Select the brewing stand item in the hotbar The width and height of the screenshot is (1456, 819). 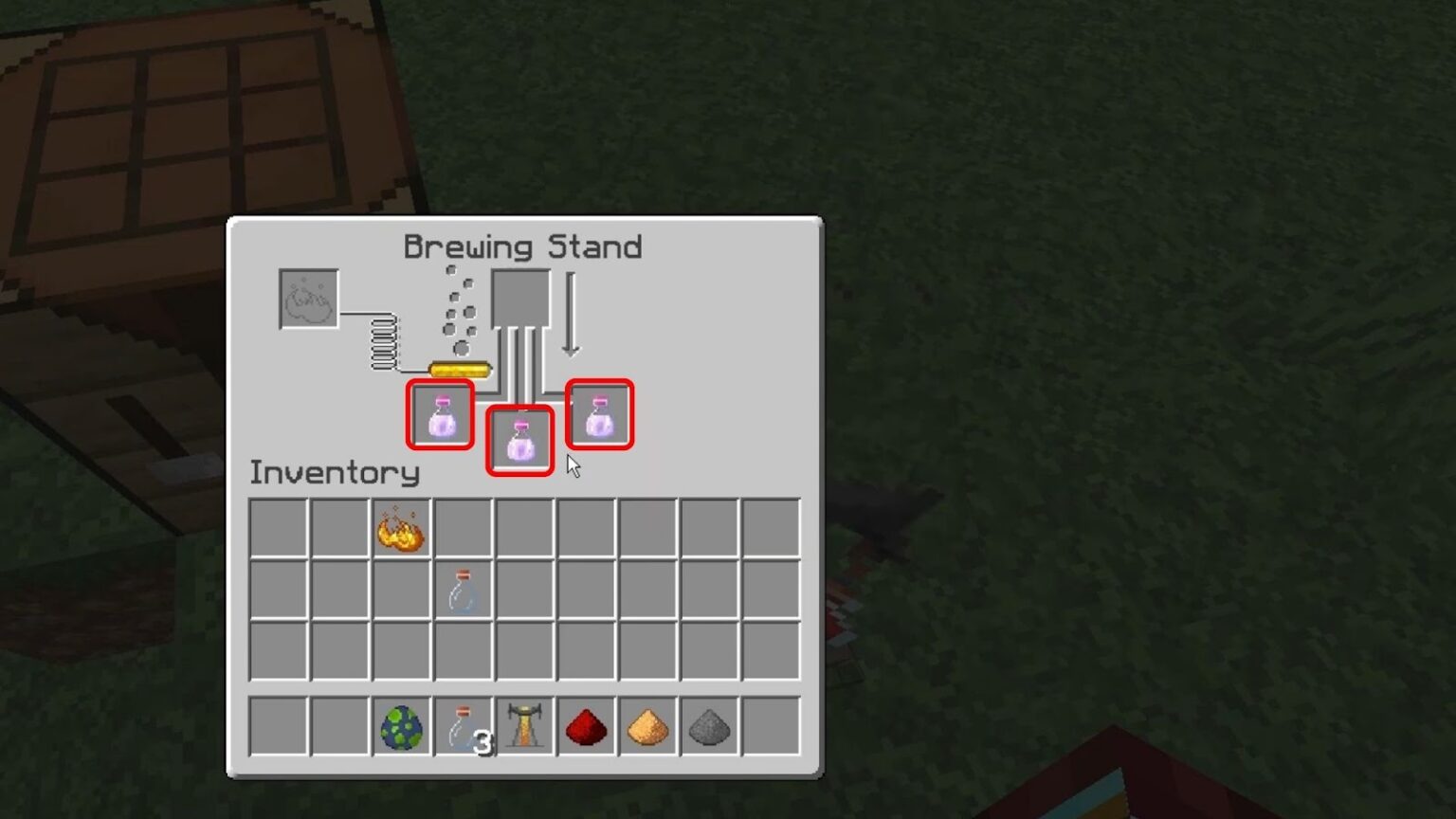tap(524, 726)
